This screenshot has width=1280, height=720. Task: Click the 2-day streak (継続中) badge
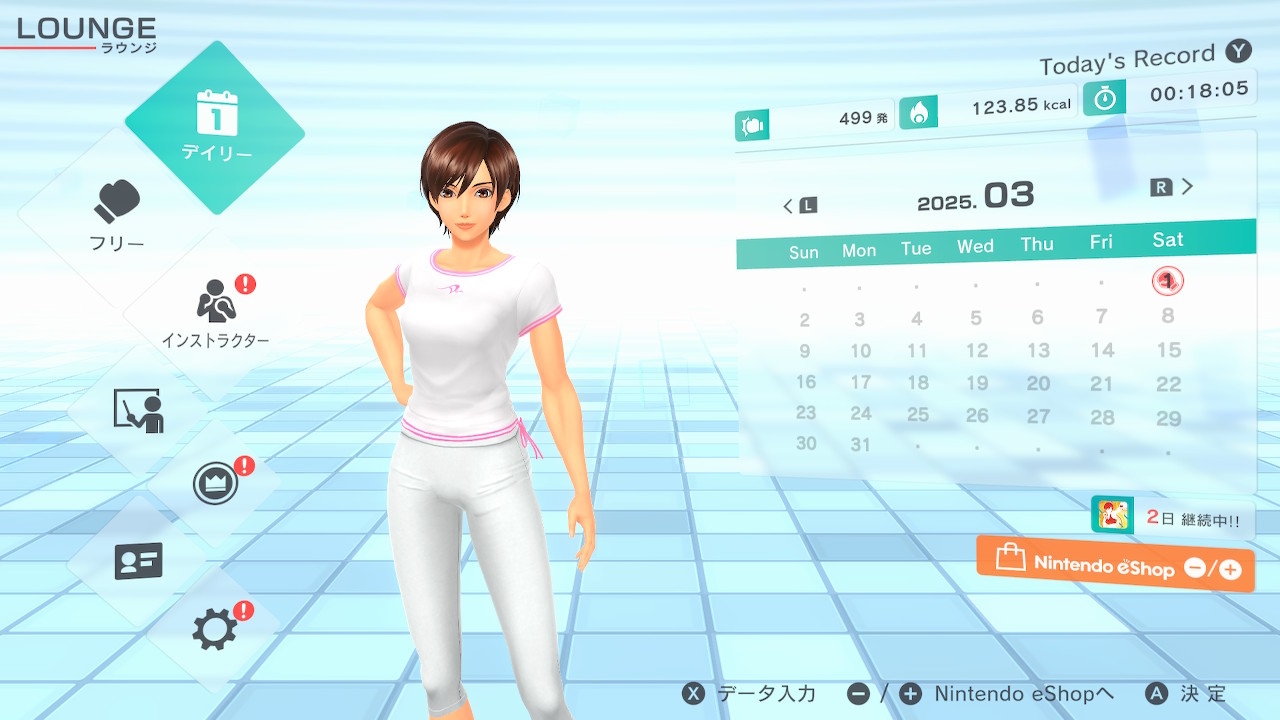pyautogui.click(x=1172, y=518)
